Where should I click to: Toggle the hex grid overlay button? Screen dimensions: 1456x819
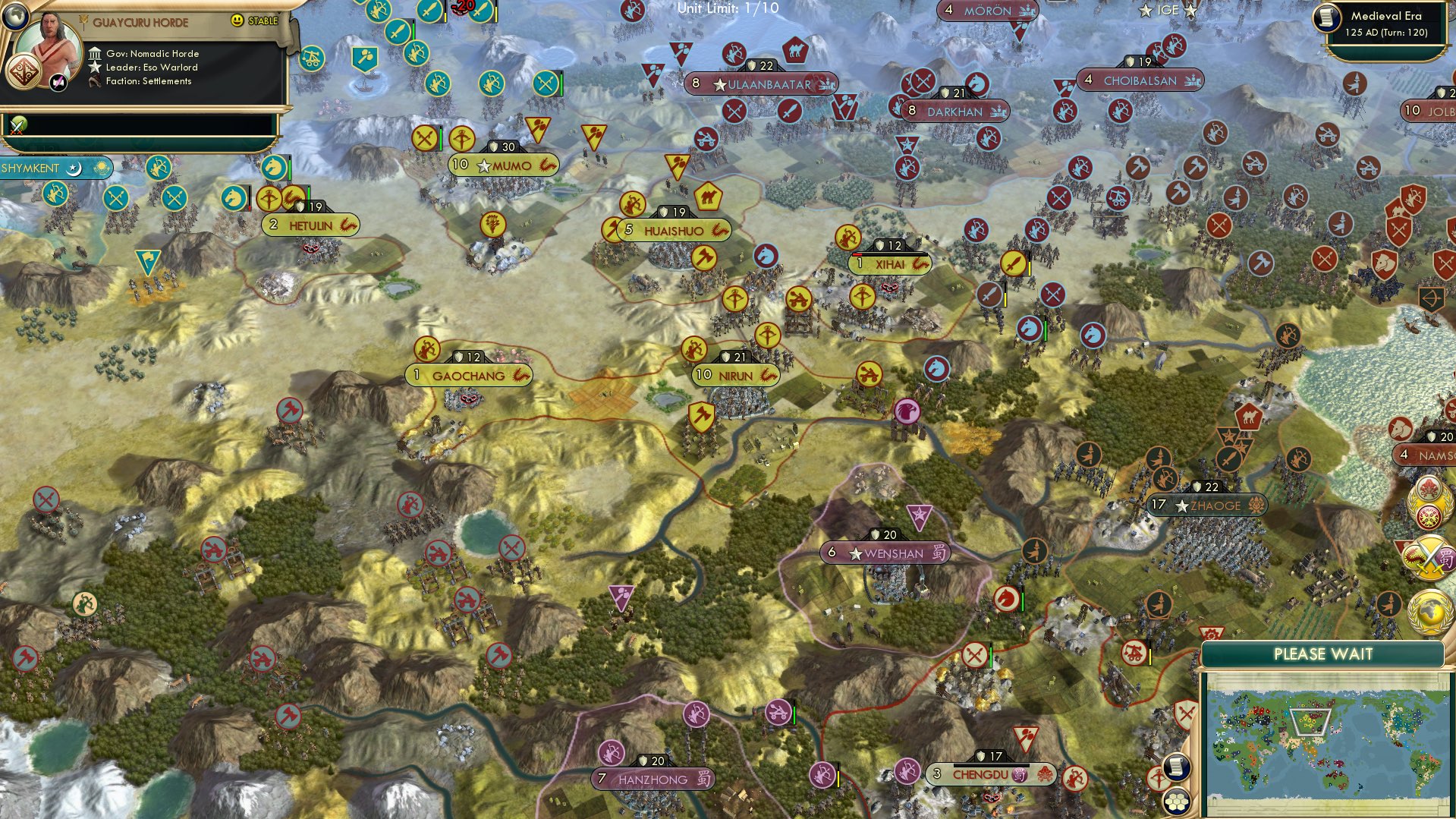coord(1177,802)
